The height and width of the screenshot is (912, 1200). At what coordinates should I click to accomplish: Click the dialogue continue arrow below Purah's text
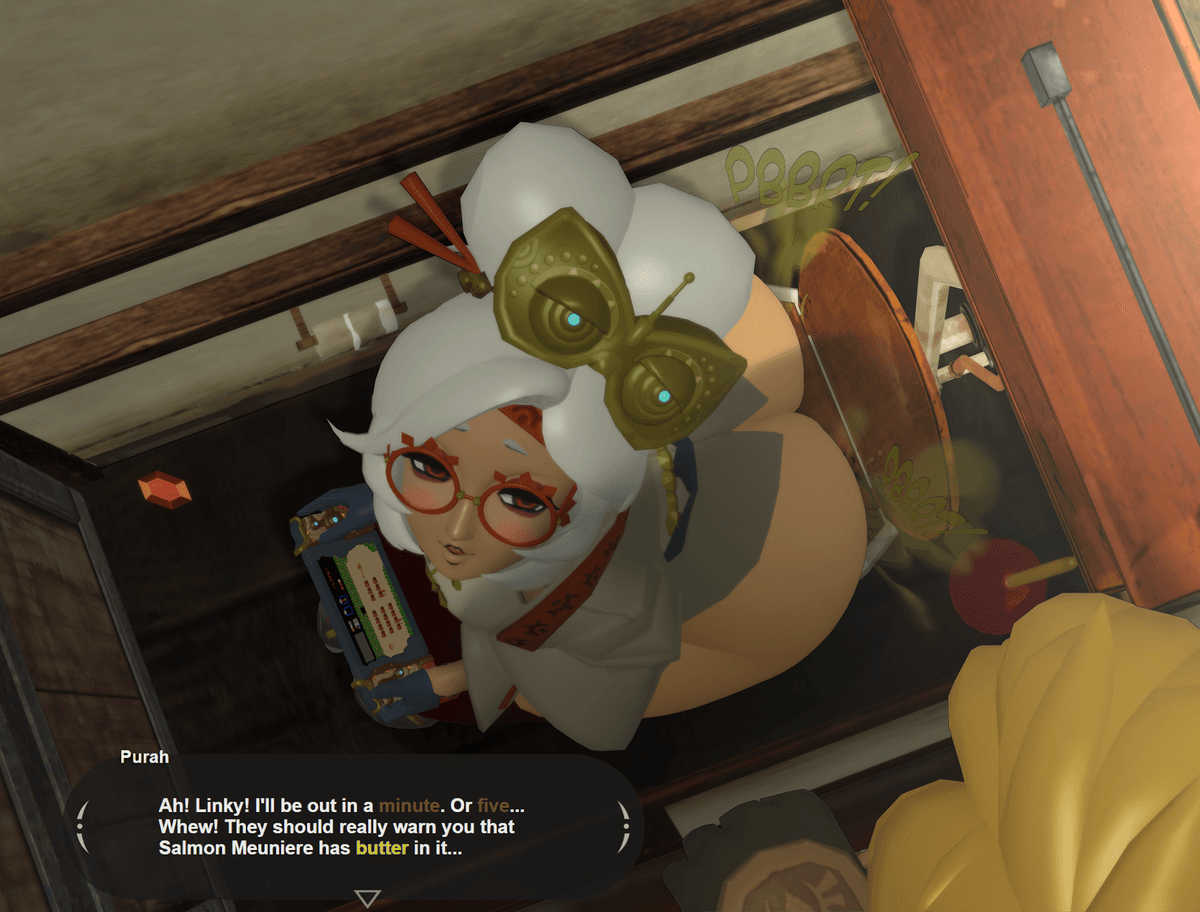point(368,898)
